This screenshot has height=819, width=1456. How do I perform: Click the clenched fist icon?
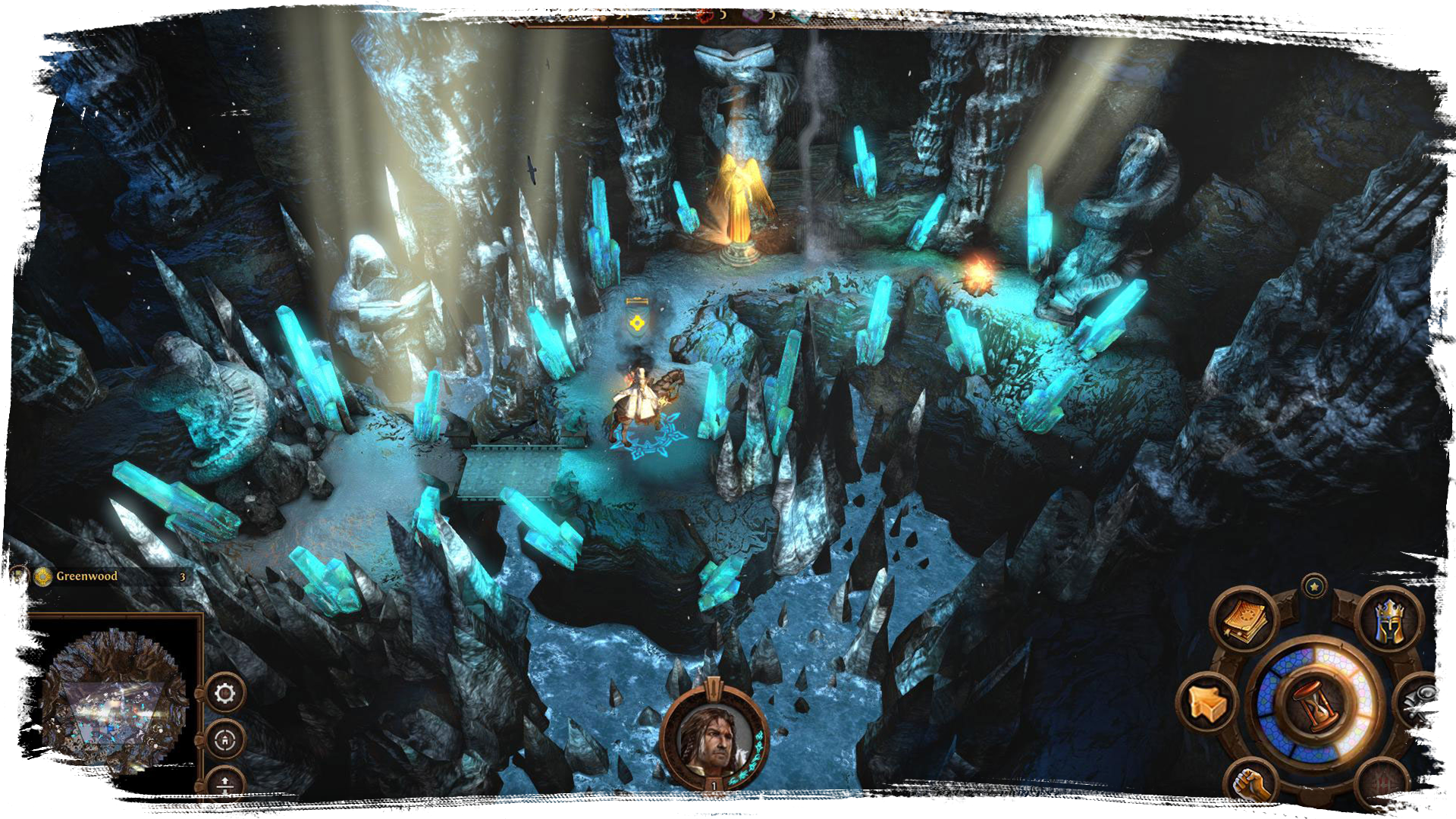tap(1251, 783)
